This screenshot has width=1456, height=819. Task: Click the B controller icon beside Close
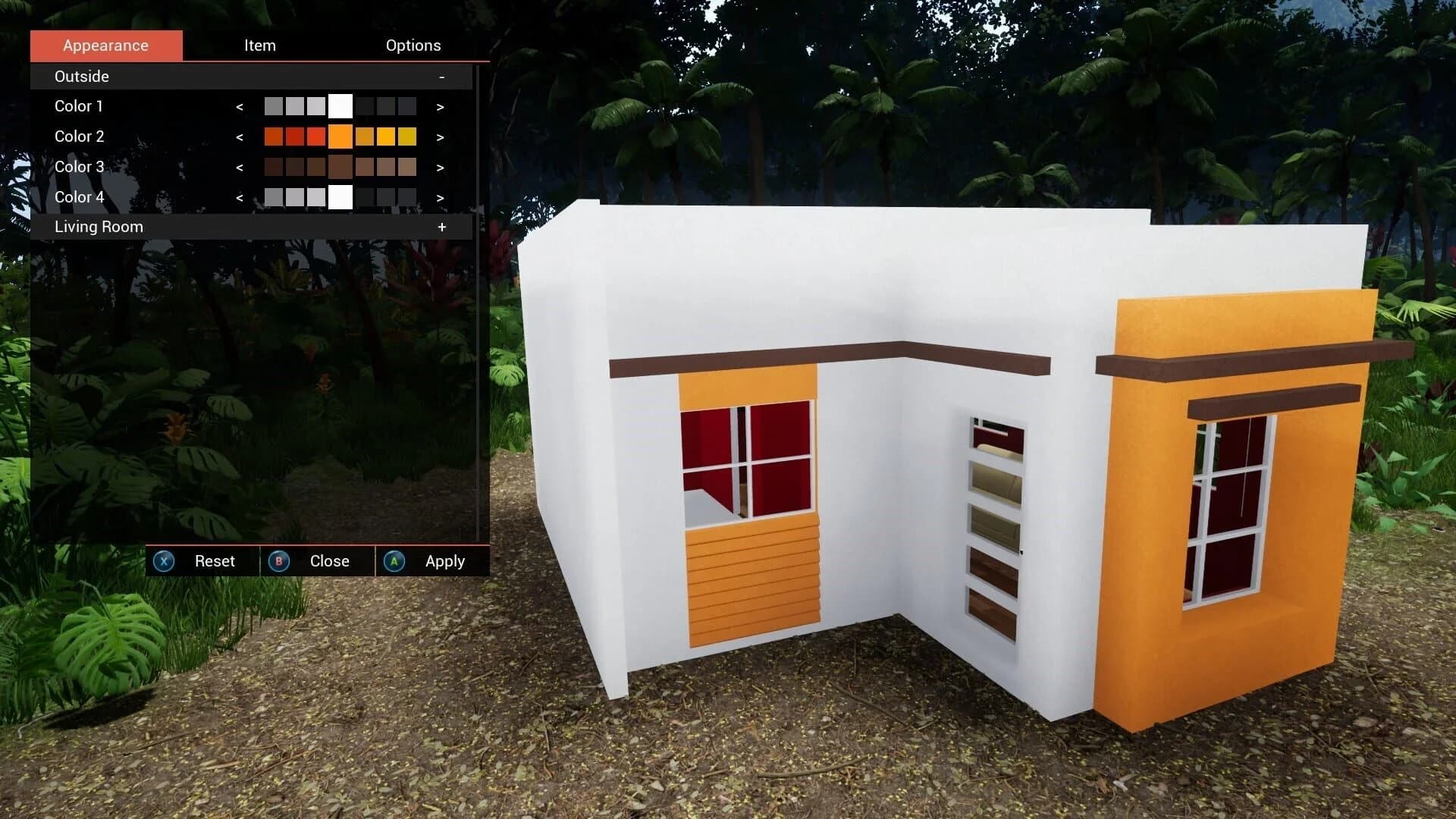pos(279,561)
